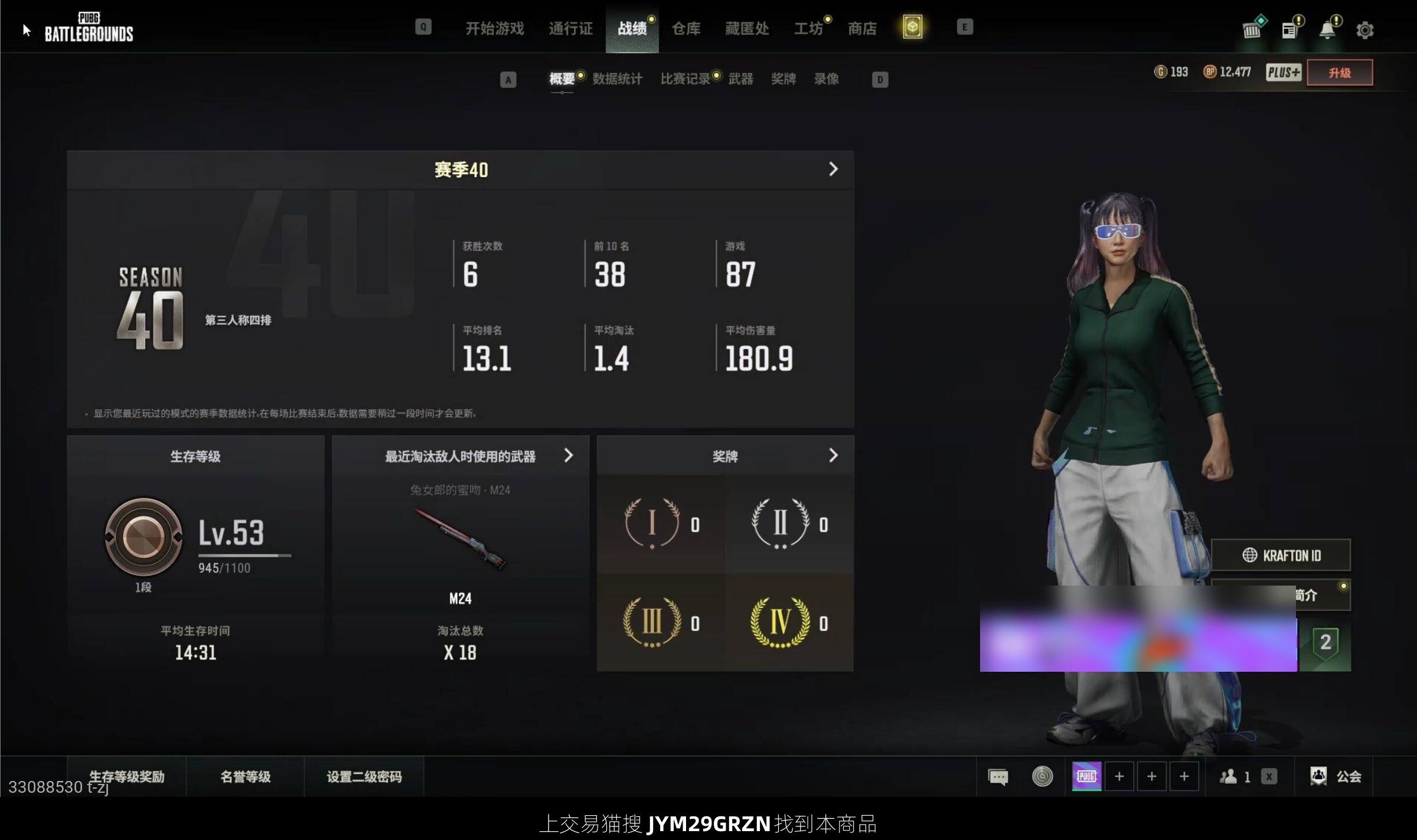Open recent elimination weapons panel
Image resolution: width=1417 pixels, height=840 pixels.
coord(461,456)
